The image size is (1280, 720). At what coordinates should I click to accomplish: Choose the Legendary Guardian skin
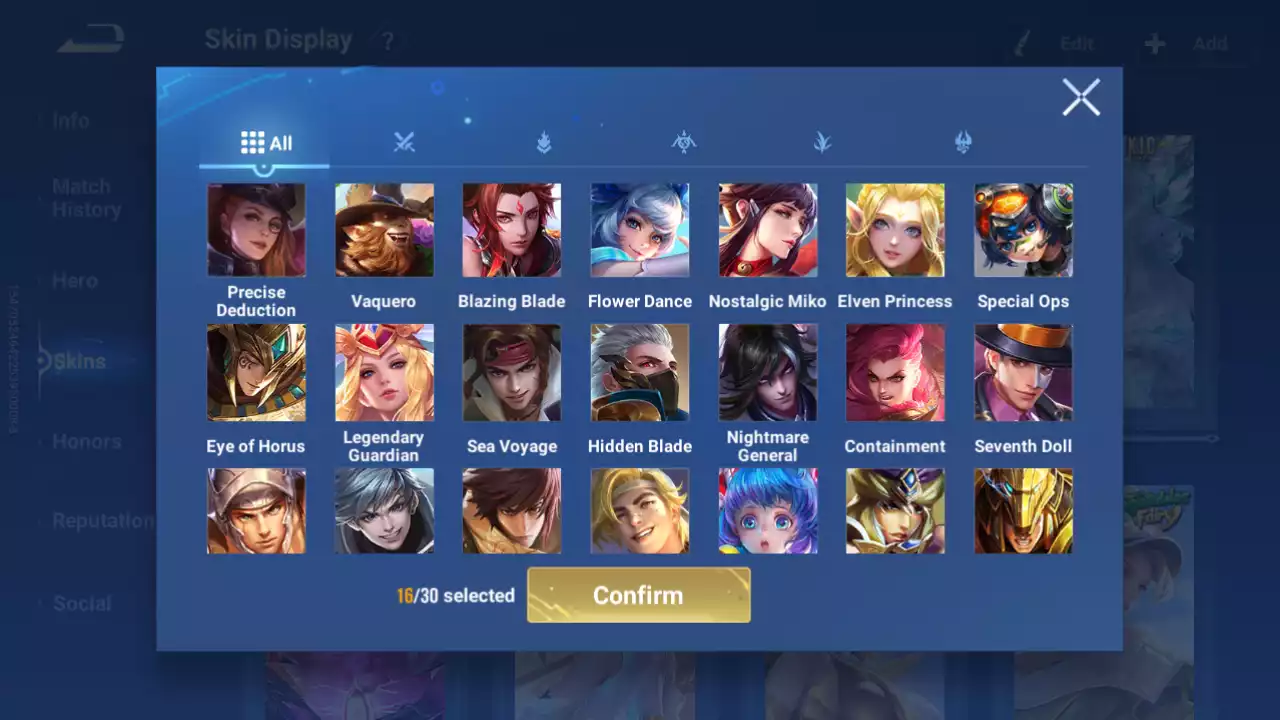(x=384, y=372)
